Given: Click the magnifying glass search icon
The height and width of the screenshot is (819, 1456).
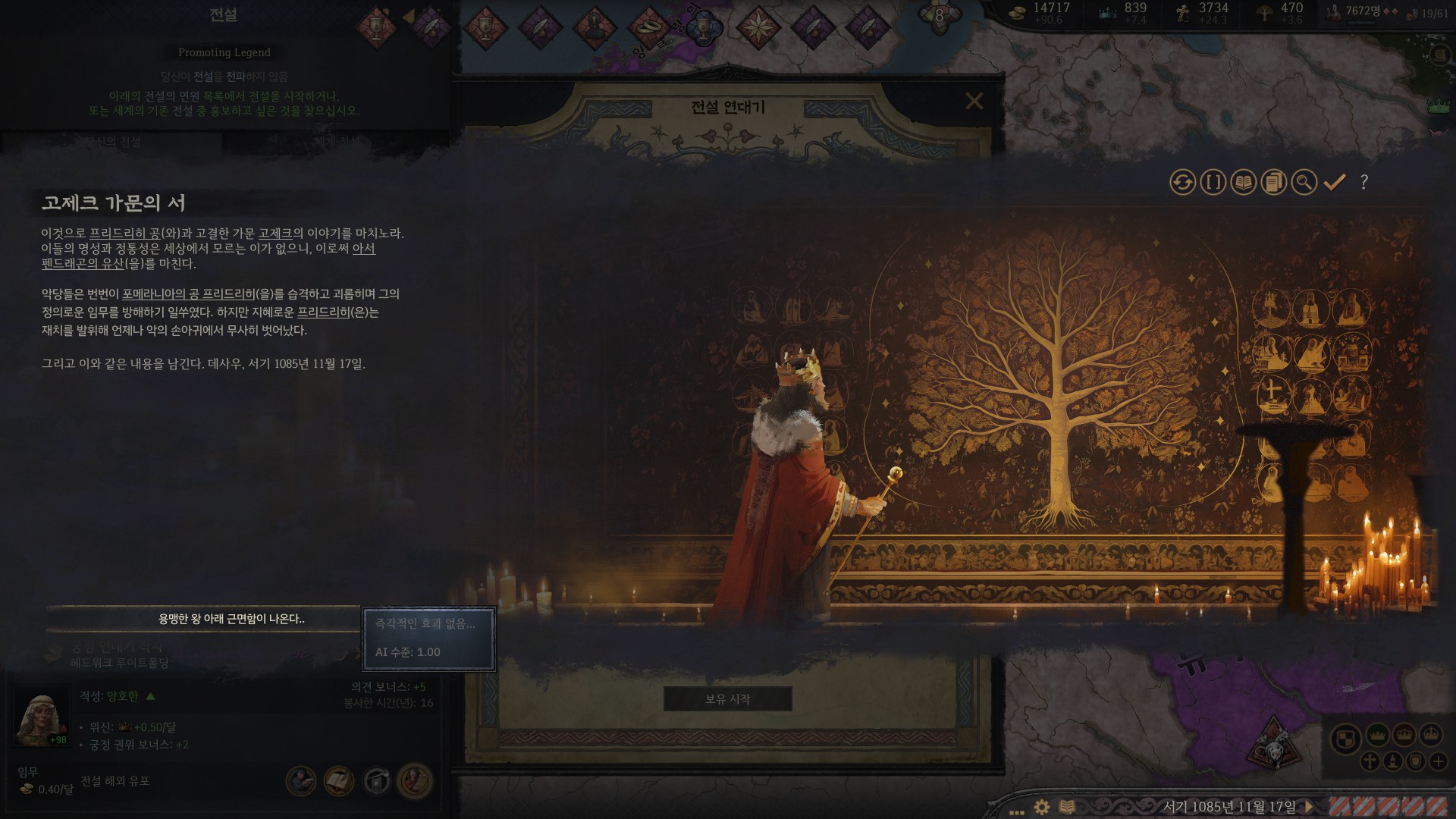Looking at the screenshot, I should coord(1304,183).
